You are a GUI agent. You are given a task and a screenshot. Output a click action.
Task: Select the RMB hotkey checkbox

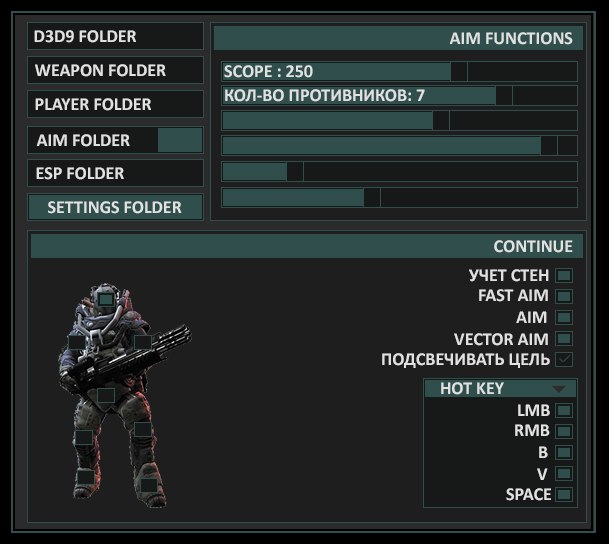click(x=564, y=431)
